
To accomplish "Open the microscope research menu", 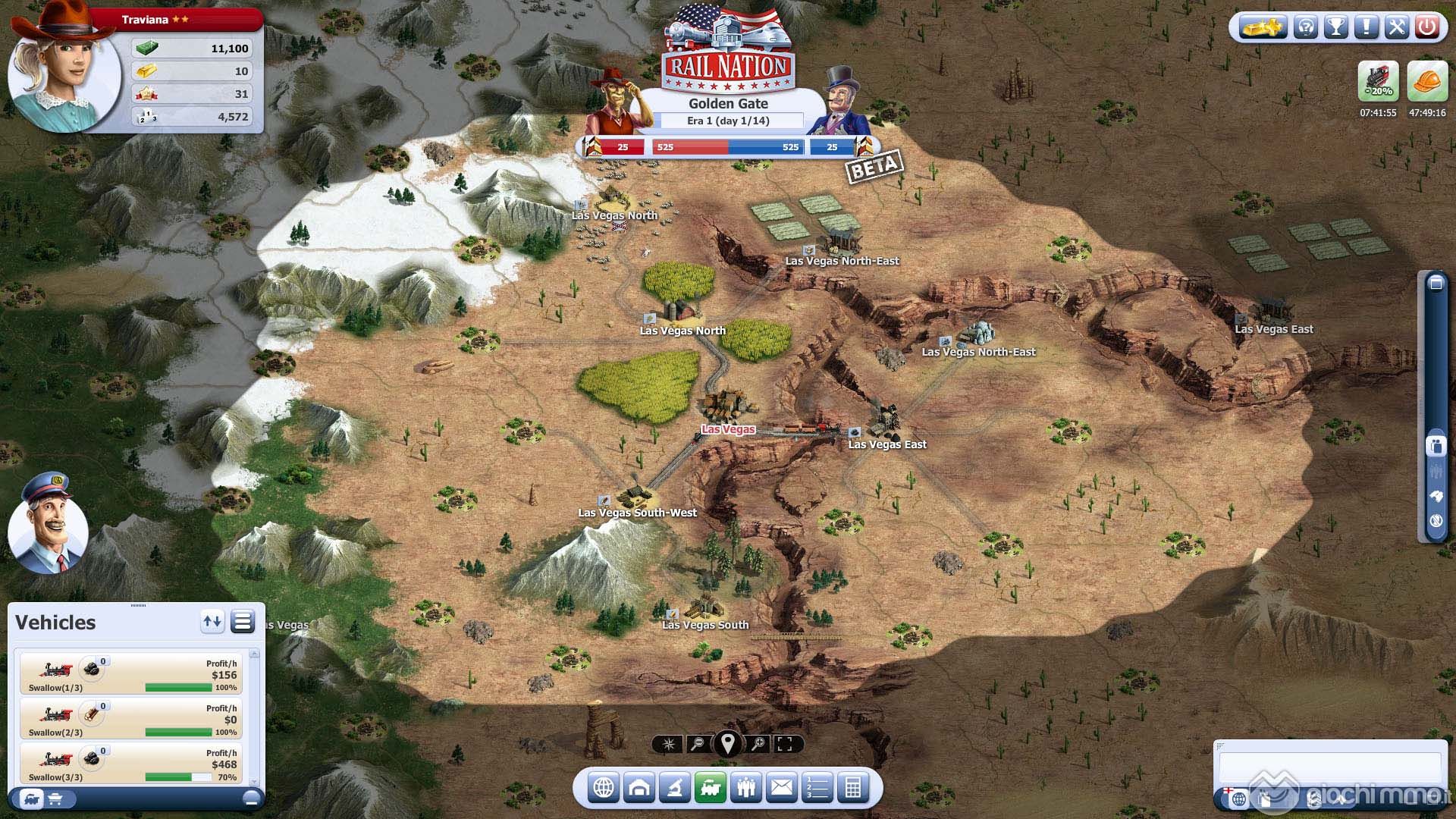I will tap(674, 788).
